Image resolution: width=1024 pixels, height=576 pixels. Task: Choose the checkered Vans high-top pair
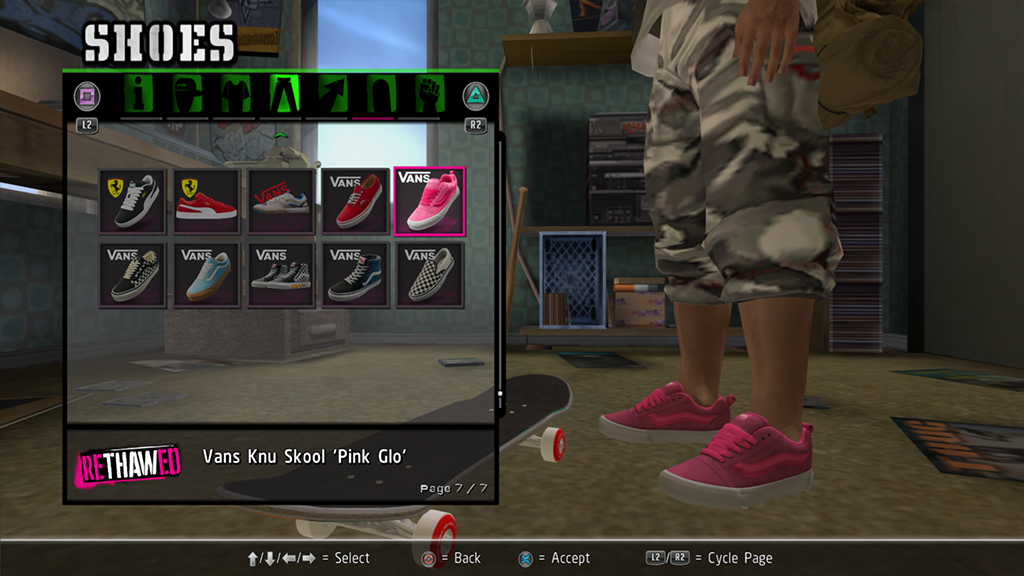click(281, 275)
